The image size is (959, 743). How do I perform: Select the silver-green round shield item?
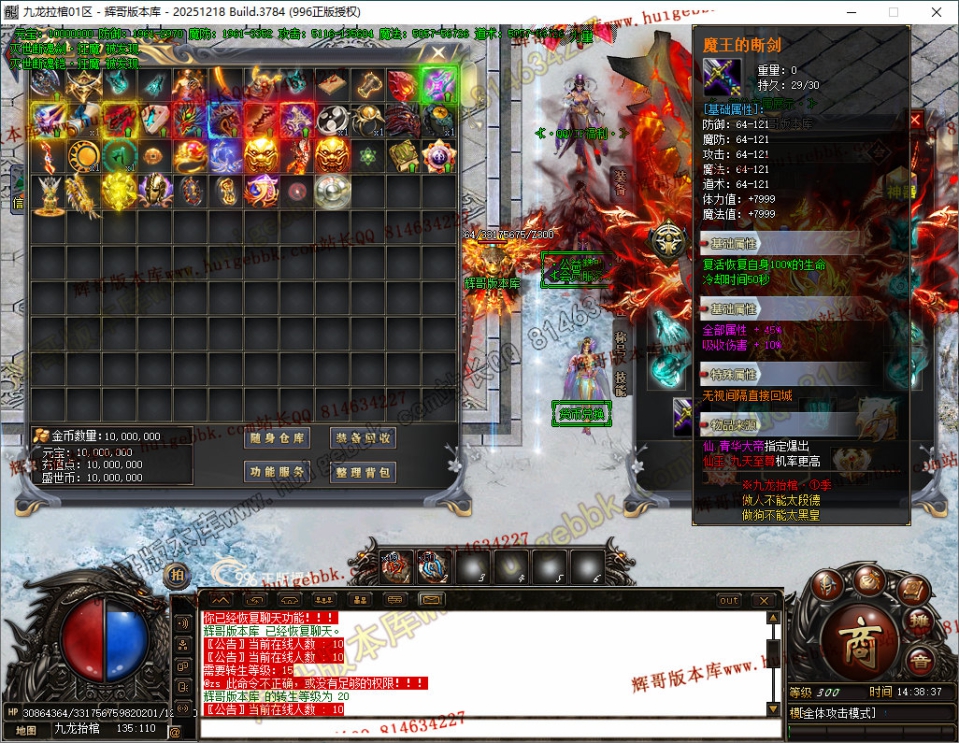332,189
